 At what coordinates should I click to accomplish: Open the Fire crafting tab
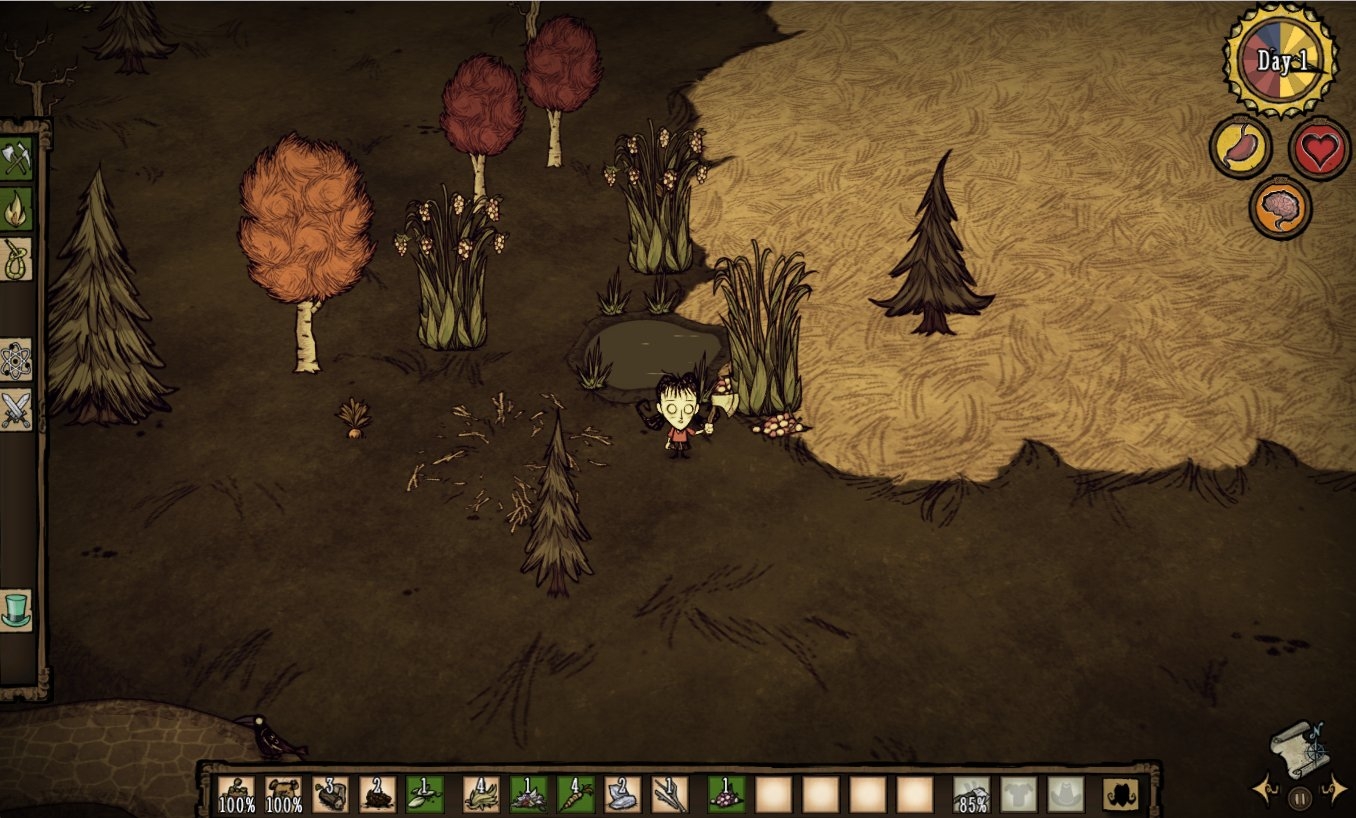click(16, 208)
